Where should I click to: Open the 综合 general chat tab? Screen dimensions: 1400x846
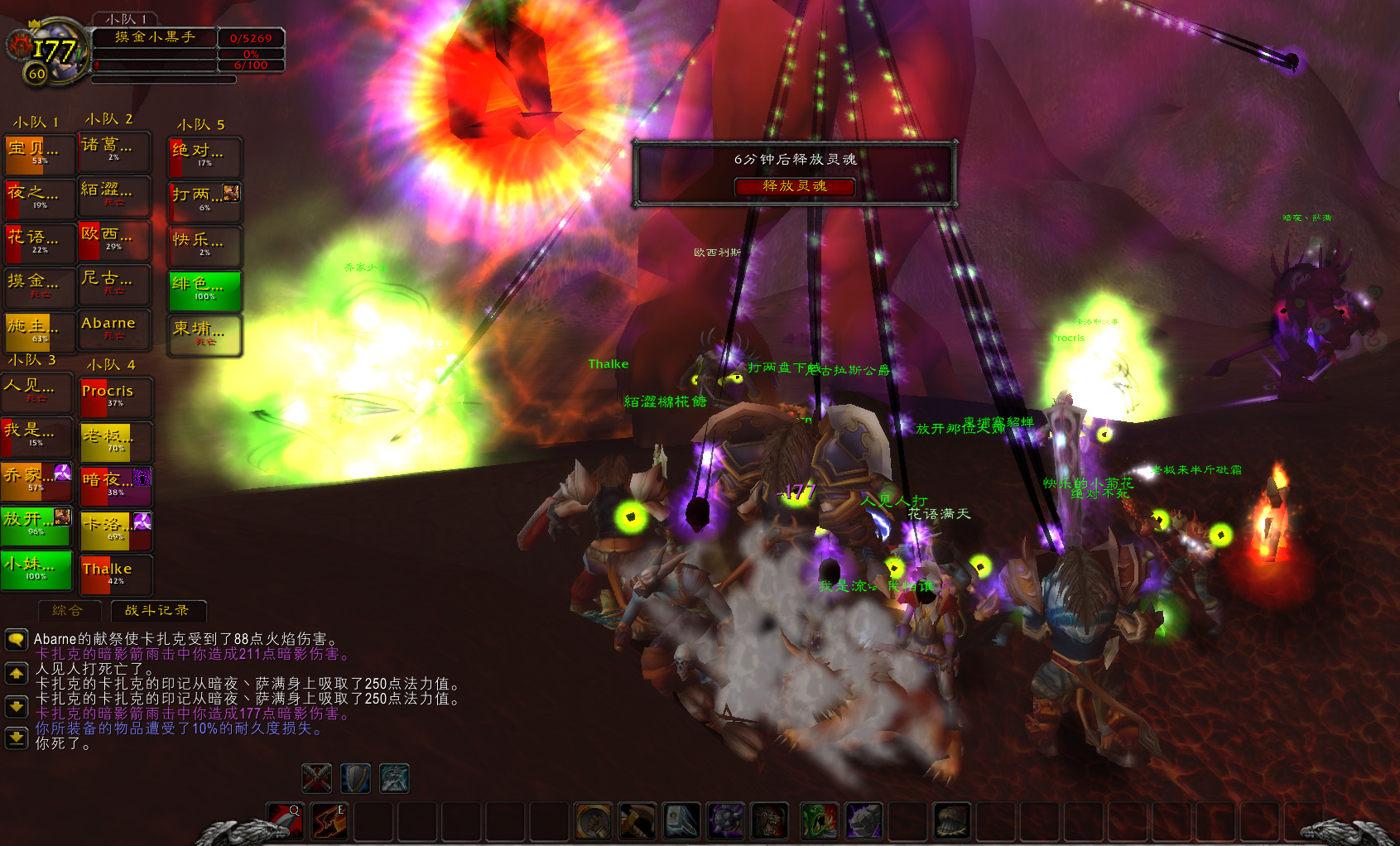coord(68,611)
